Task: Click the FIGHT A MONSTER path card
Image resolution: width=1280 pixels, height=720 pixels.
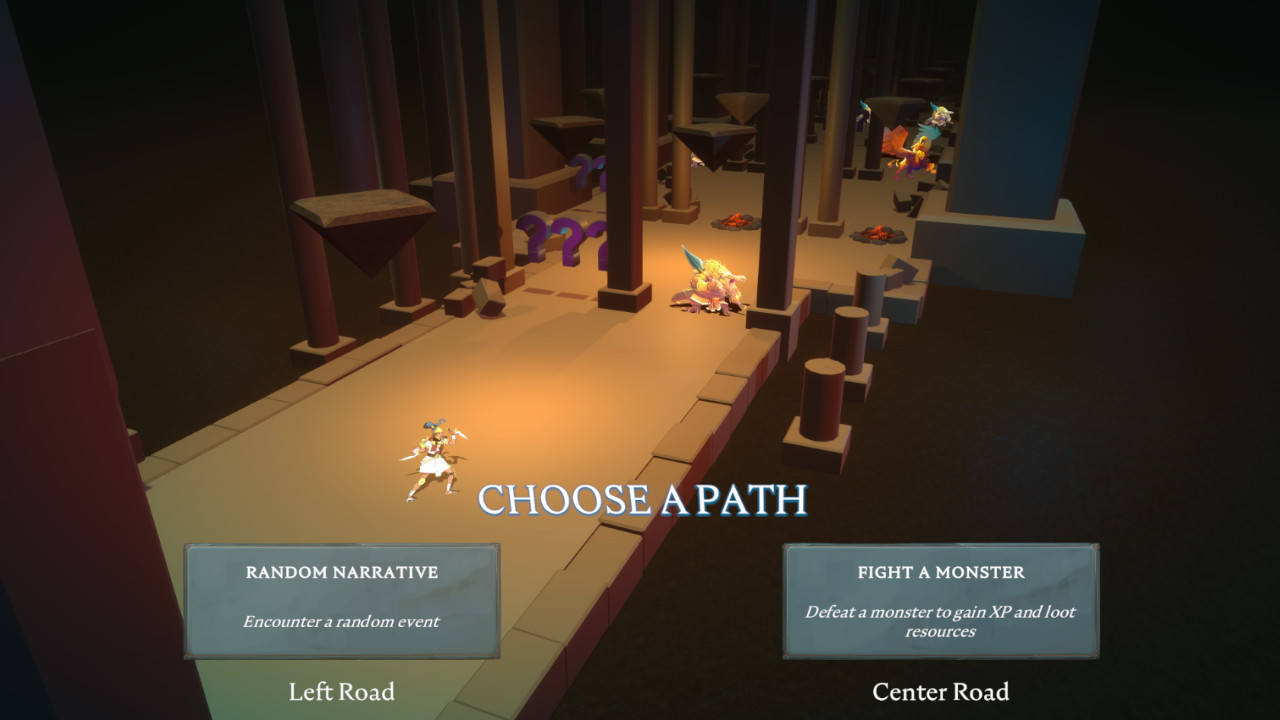Action: (x=940, y=600)
